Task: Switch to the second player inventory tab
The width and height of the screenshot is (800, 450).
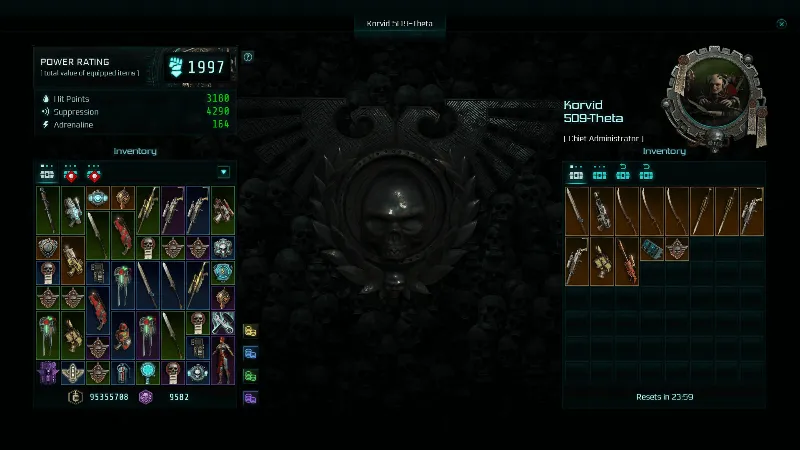Action: coord(70,172)
